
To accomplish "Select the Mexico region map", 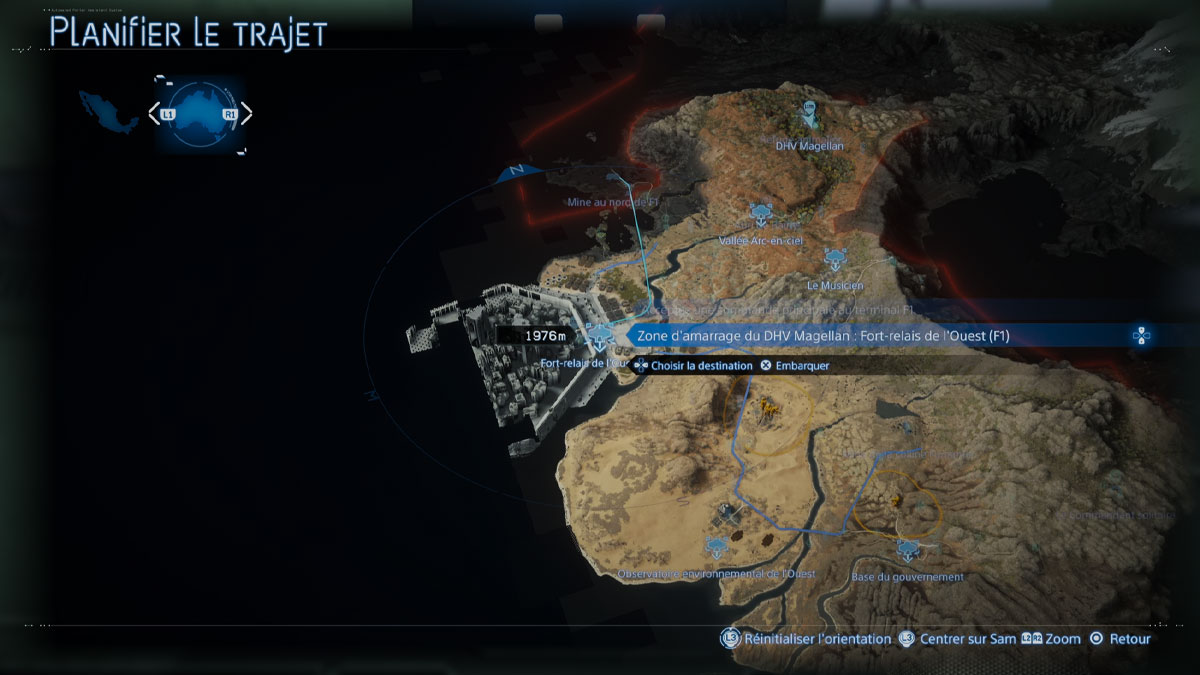I will click(x=110, y=111).
